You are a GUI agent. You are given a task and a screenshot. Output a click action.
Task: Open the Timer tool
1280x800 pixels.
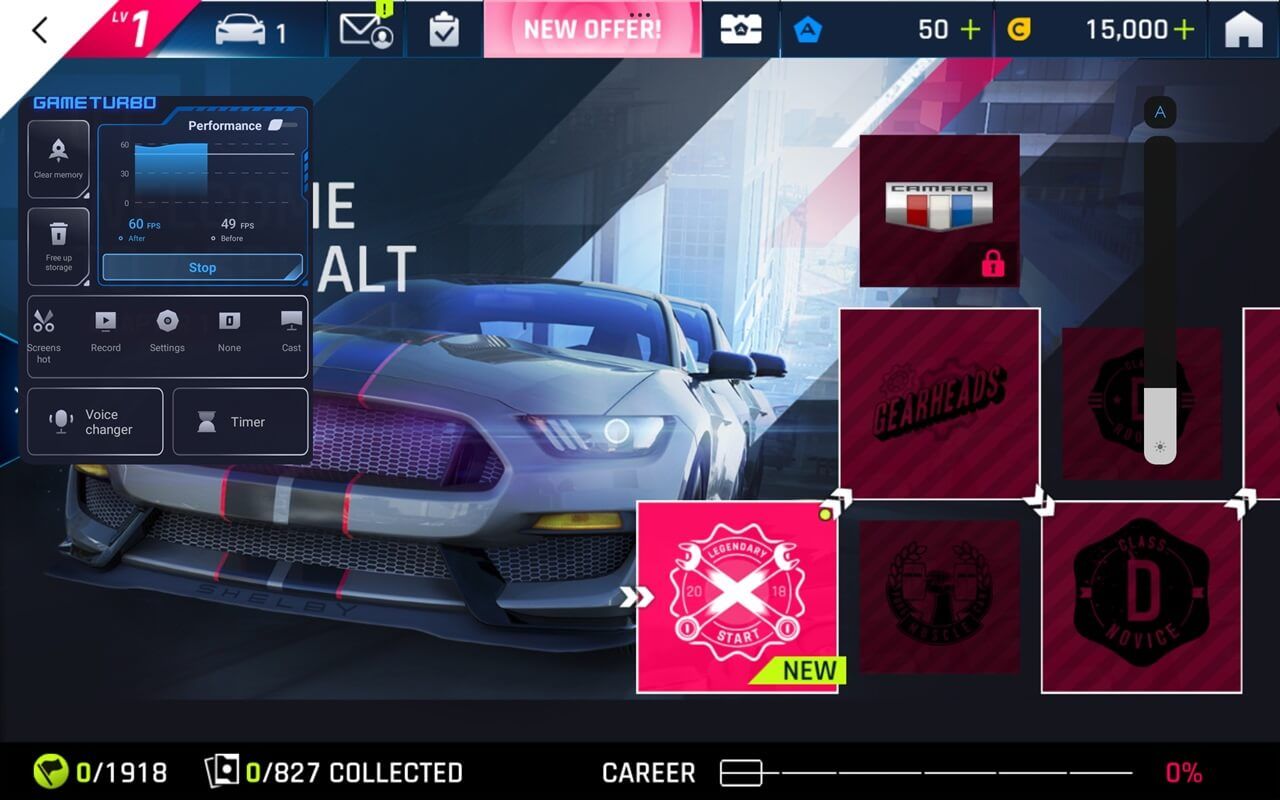click(x=240, y=422)
